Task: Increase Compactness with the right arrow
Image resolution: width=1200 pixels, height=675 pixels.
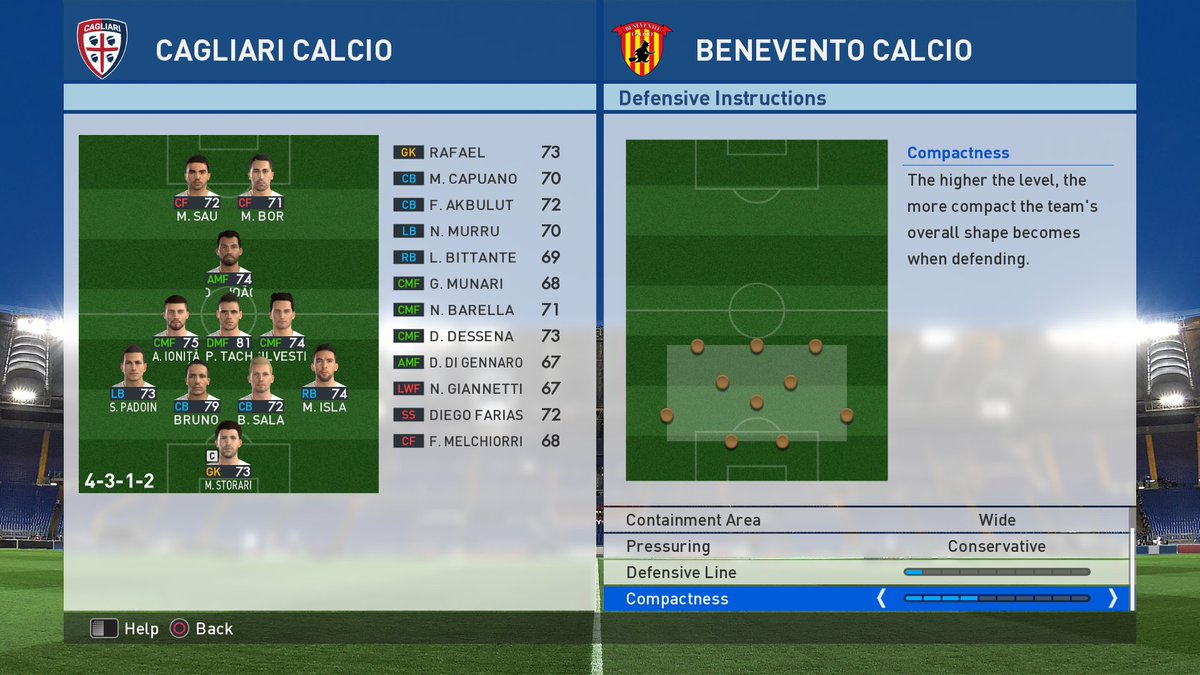Action: pos(1112,599)
